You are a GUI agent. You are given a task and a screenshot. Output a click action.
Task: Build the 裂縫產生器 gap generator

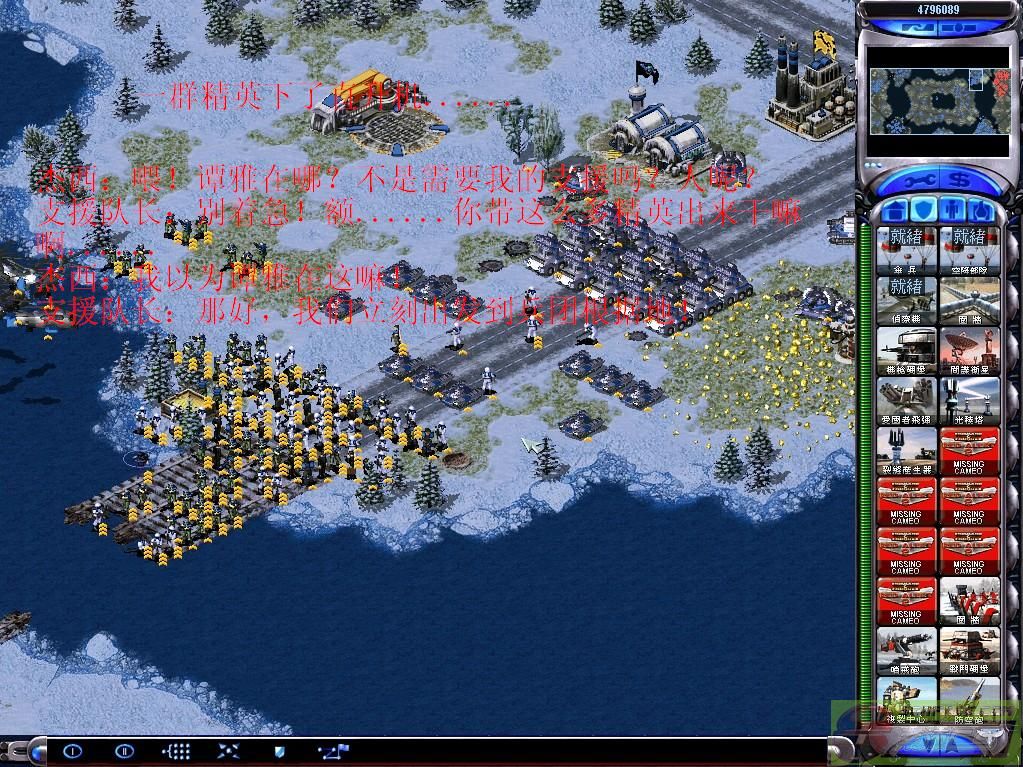(906, 450)
